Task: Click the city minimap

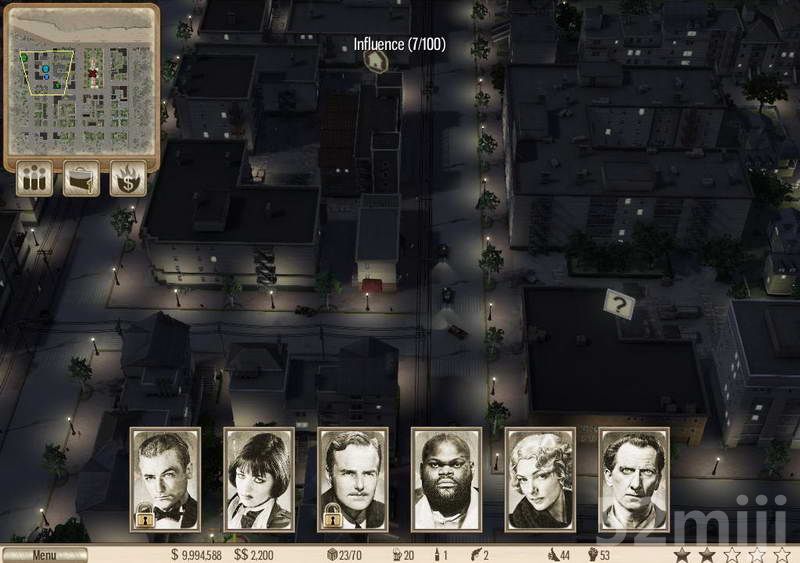Action: pyautogui.click(x=82, y=82)
